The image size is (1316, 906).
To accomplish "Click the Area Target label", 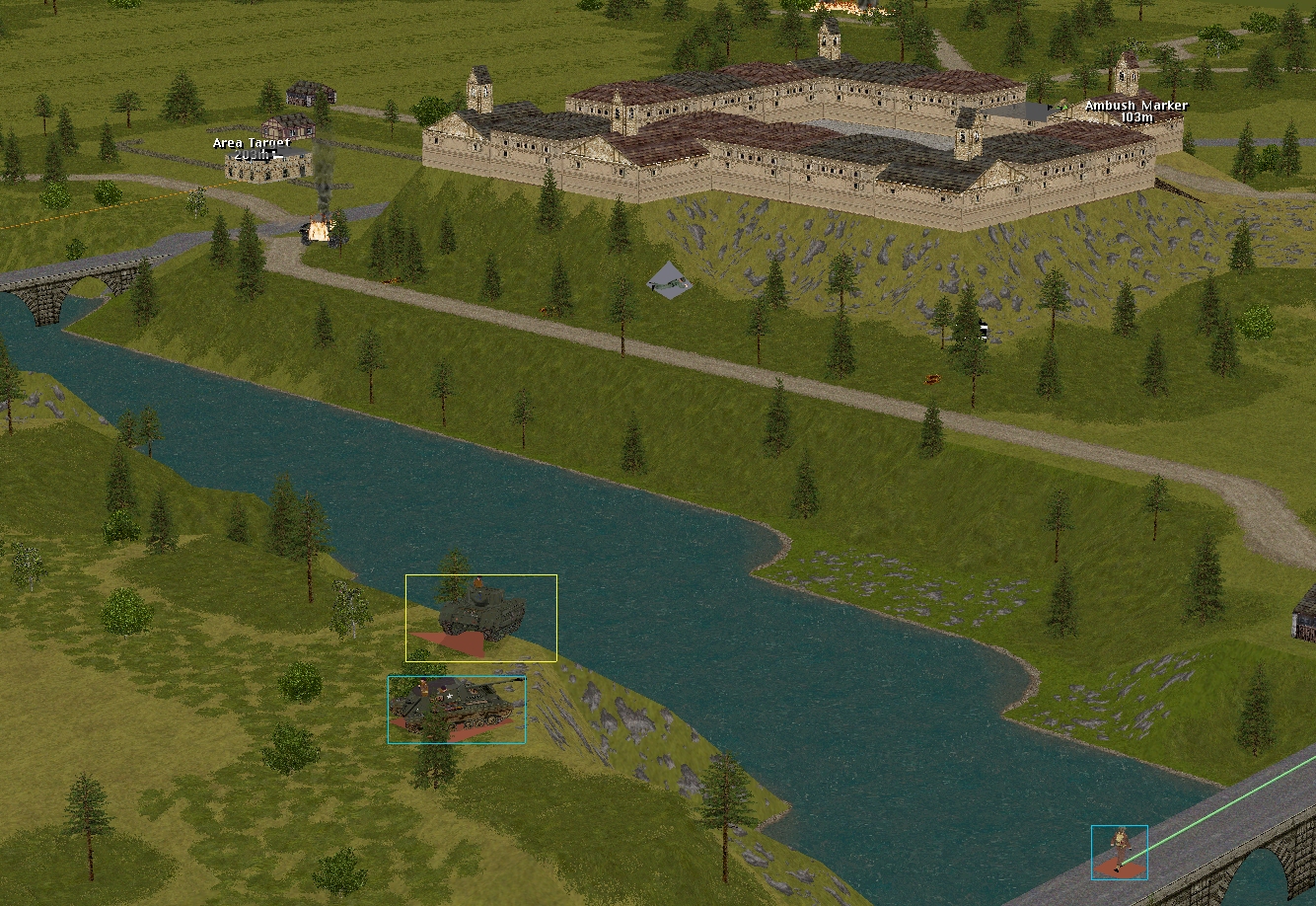I will [x=252, y=143].
